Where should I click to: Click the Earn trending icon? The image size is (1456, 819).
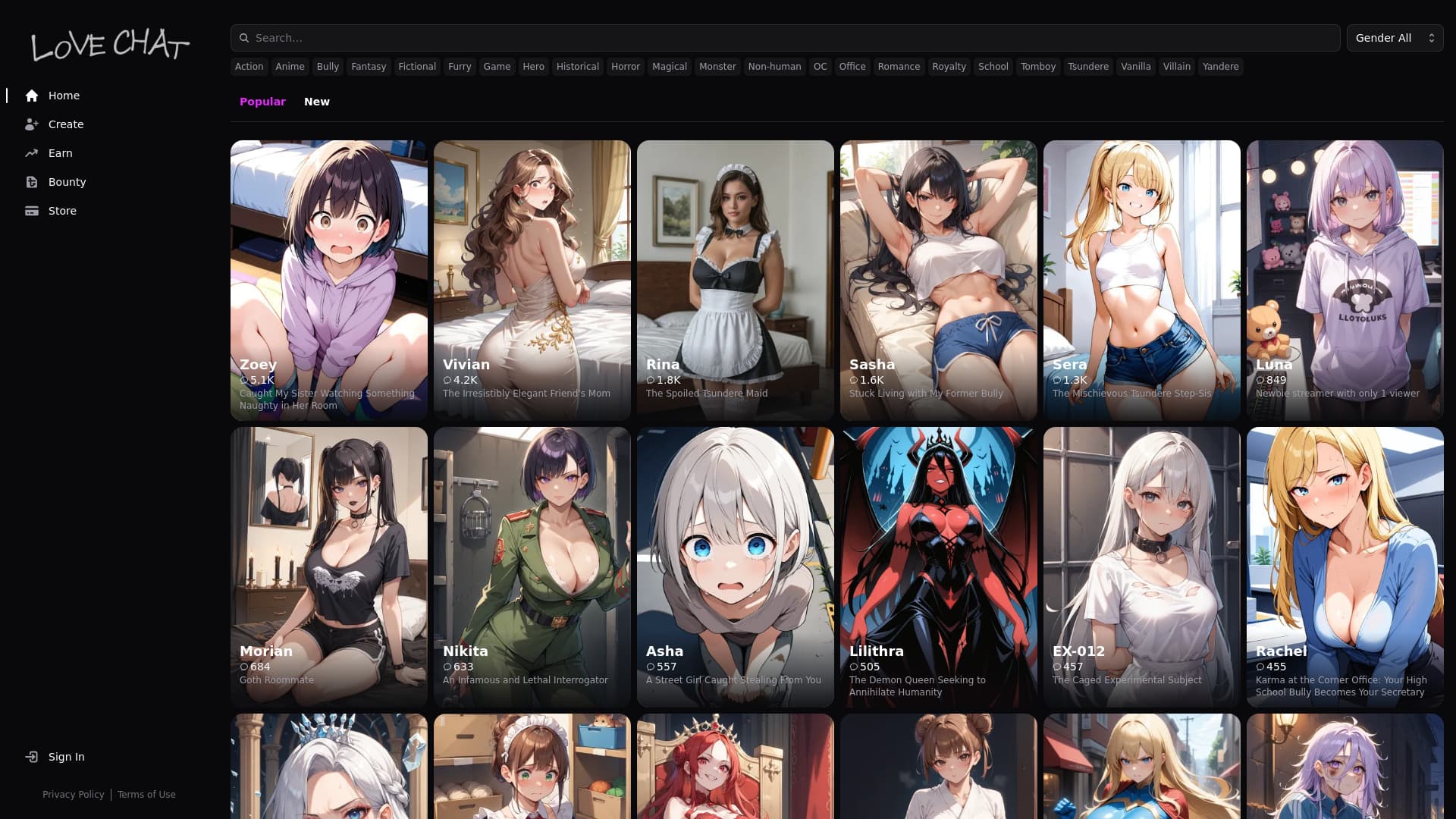point(31,153)
